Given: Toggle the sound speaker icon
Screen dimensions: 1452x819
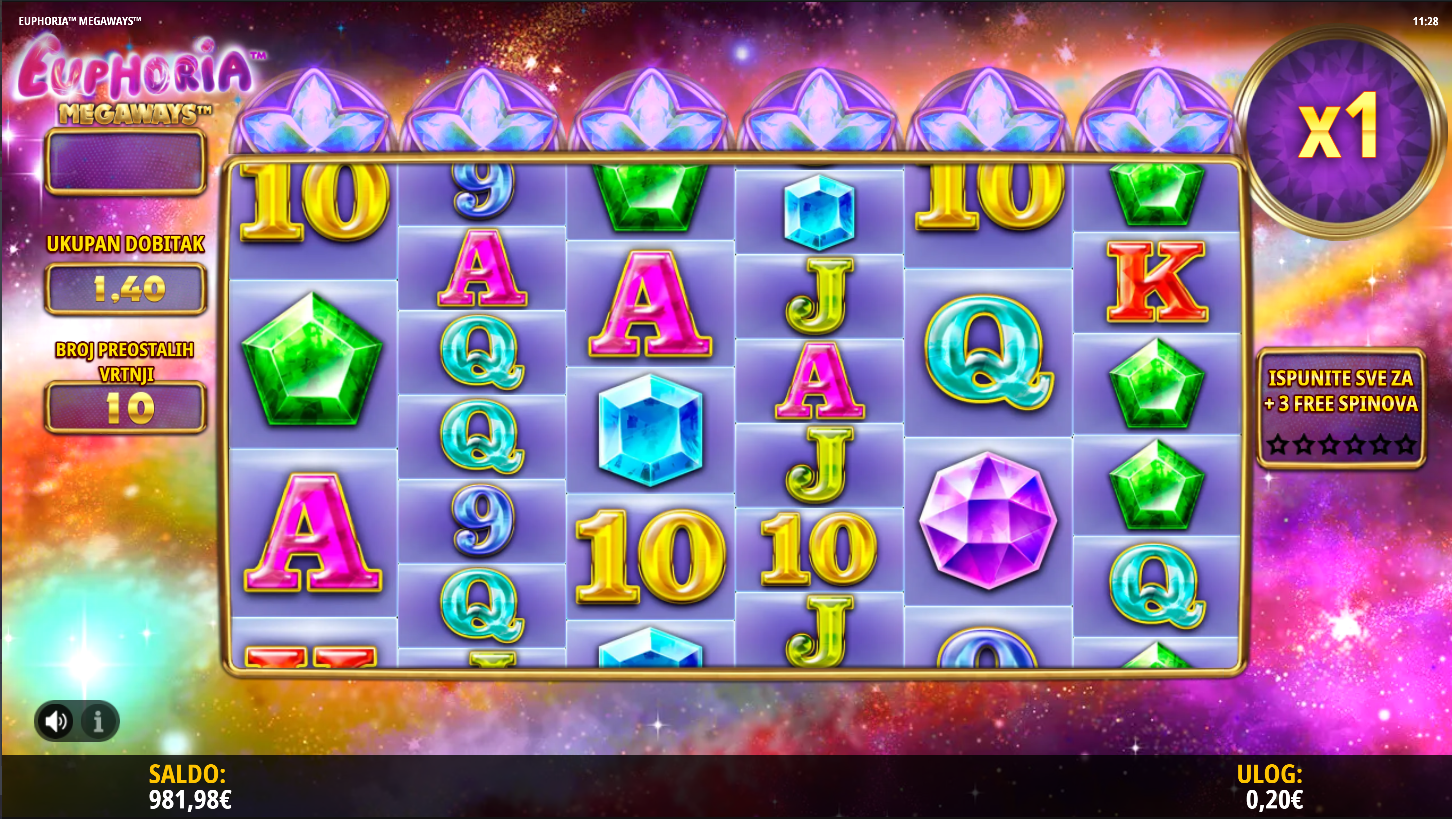Looking at the screenshot, I should click(x=56, y=721).
